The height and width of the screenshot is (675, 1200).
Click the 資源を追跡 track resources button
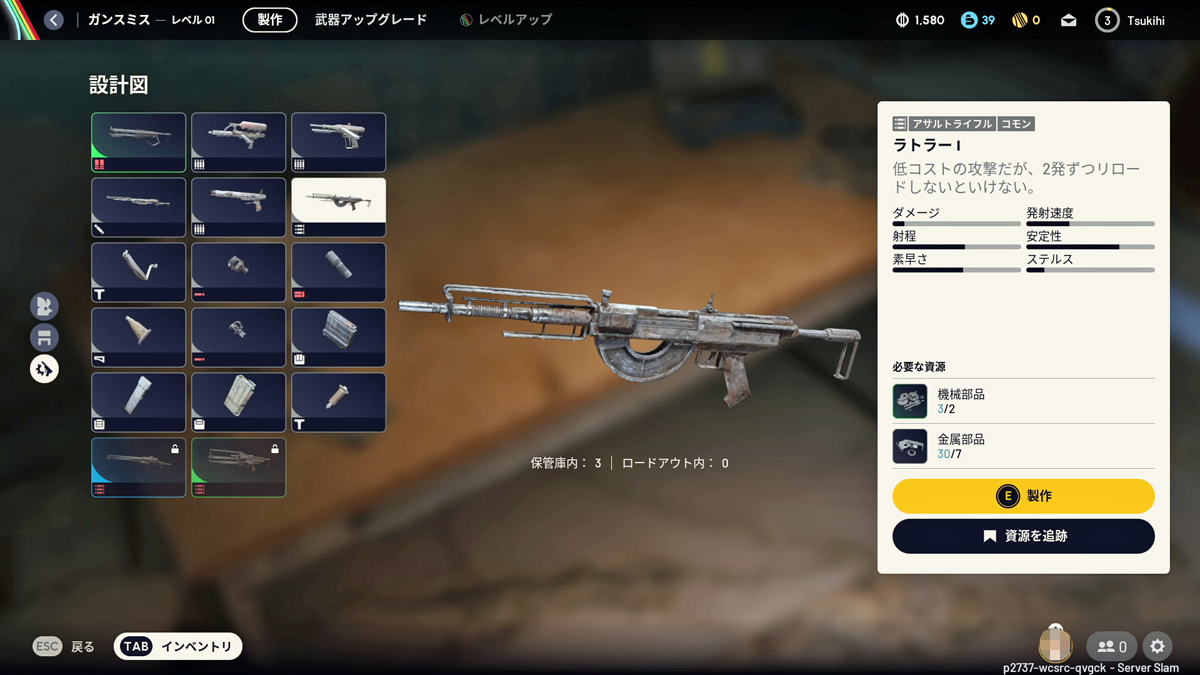tap(1023, 536)
